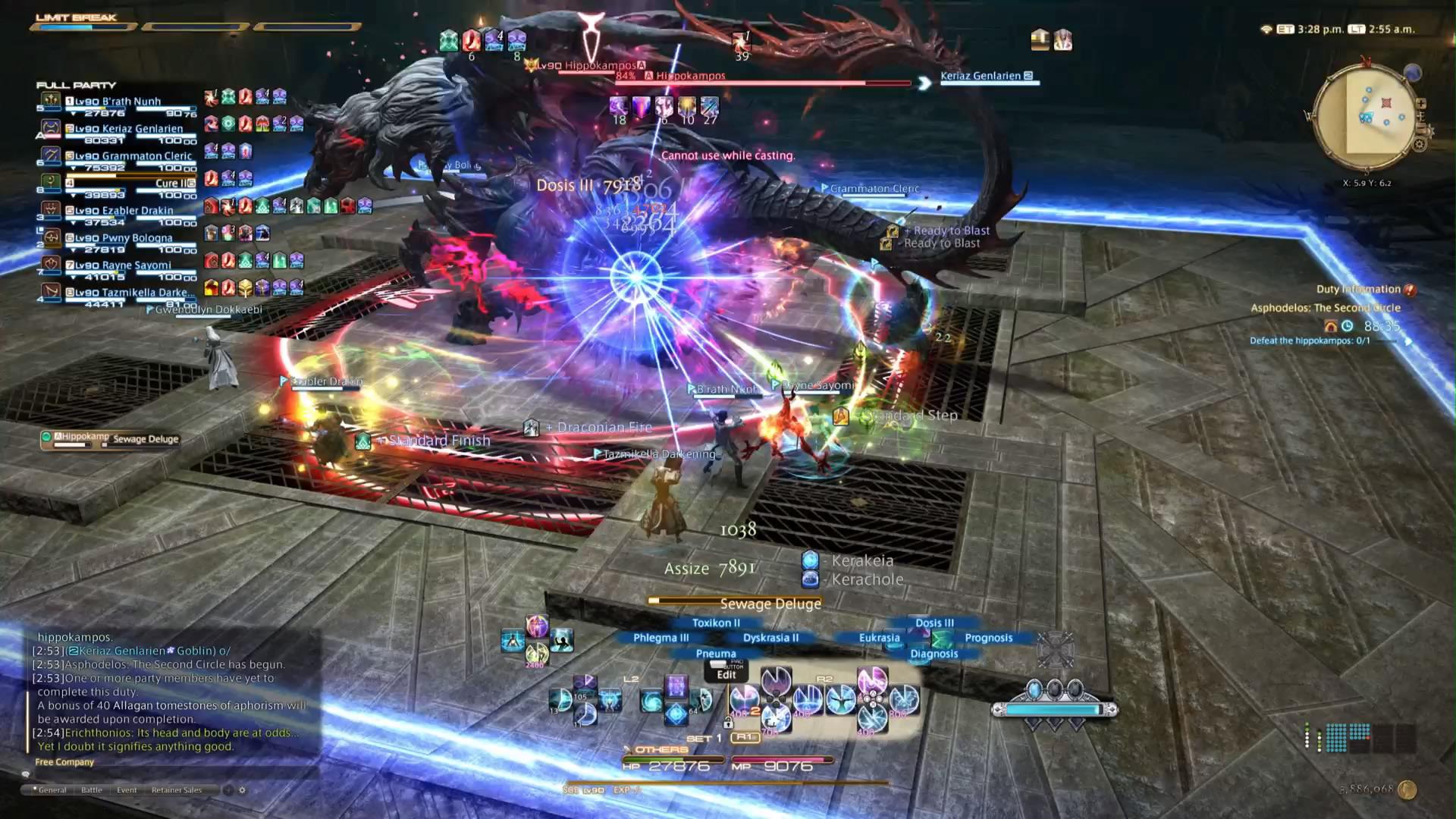Screen dimensions: 1456x819
Task: Click the Hippokampos target bar name
Action: 690,76
